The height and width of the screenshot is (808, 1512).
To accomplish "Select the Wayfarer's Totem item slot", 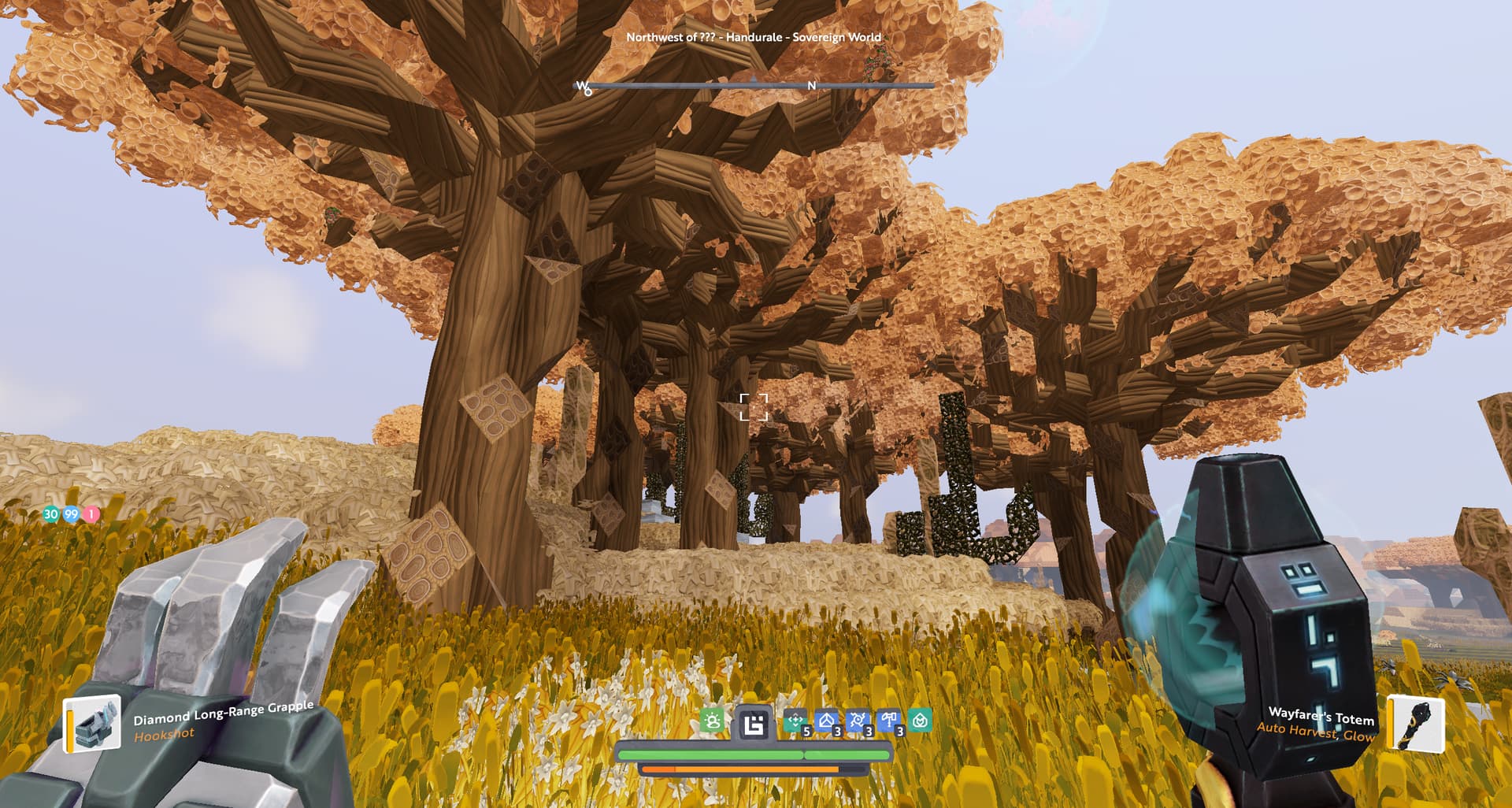I will 1416,723.
